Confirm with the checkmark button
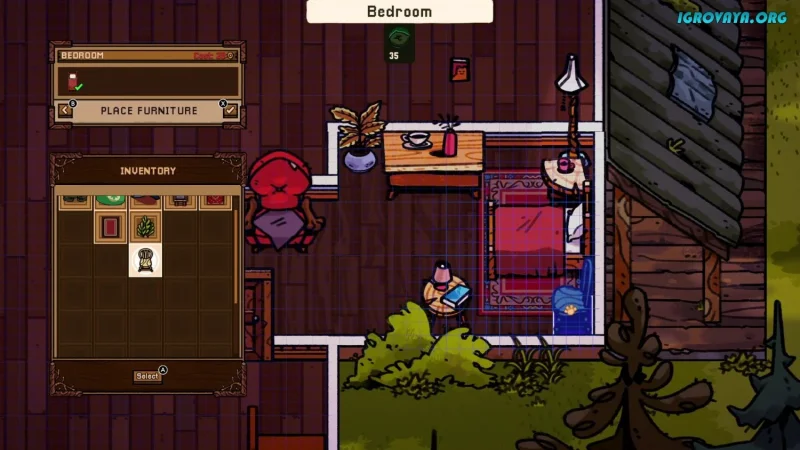 [x=231, y=110]
